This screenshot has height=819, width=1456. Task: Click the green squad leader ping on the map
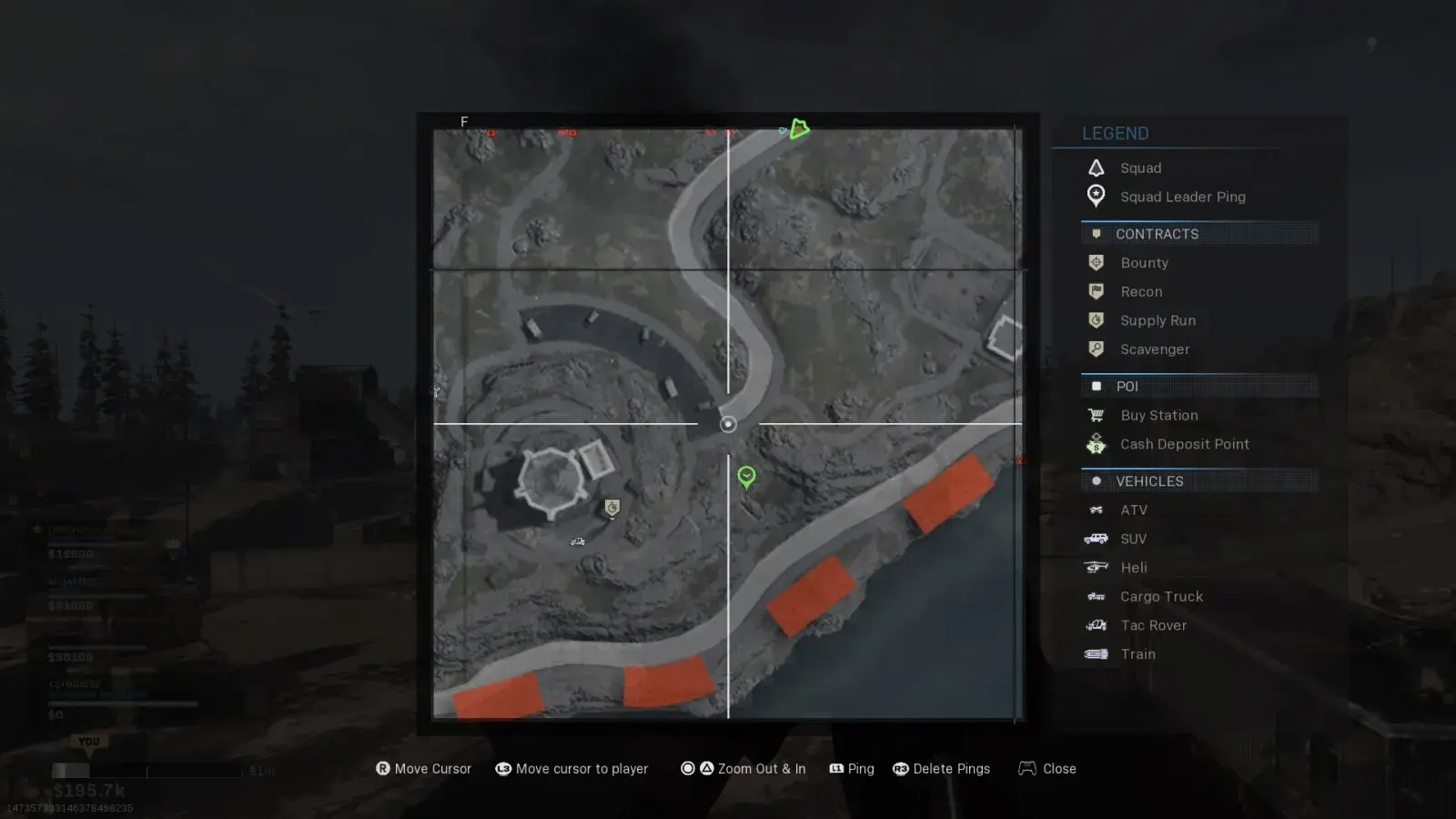746,477
